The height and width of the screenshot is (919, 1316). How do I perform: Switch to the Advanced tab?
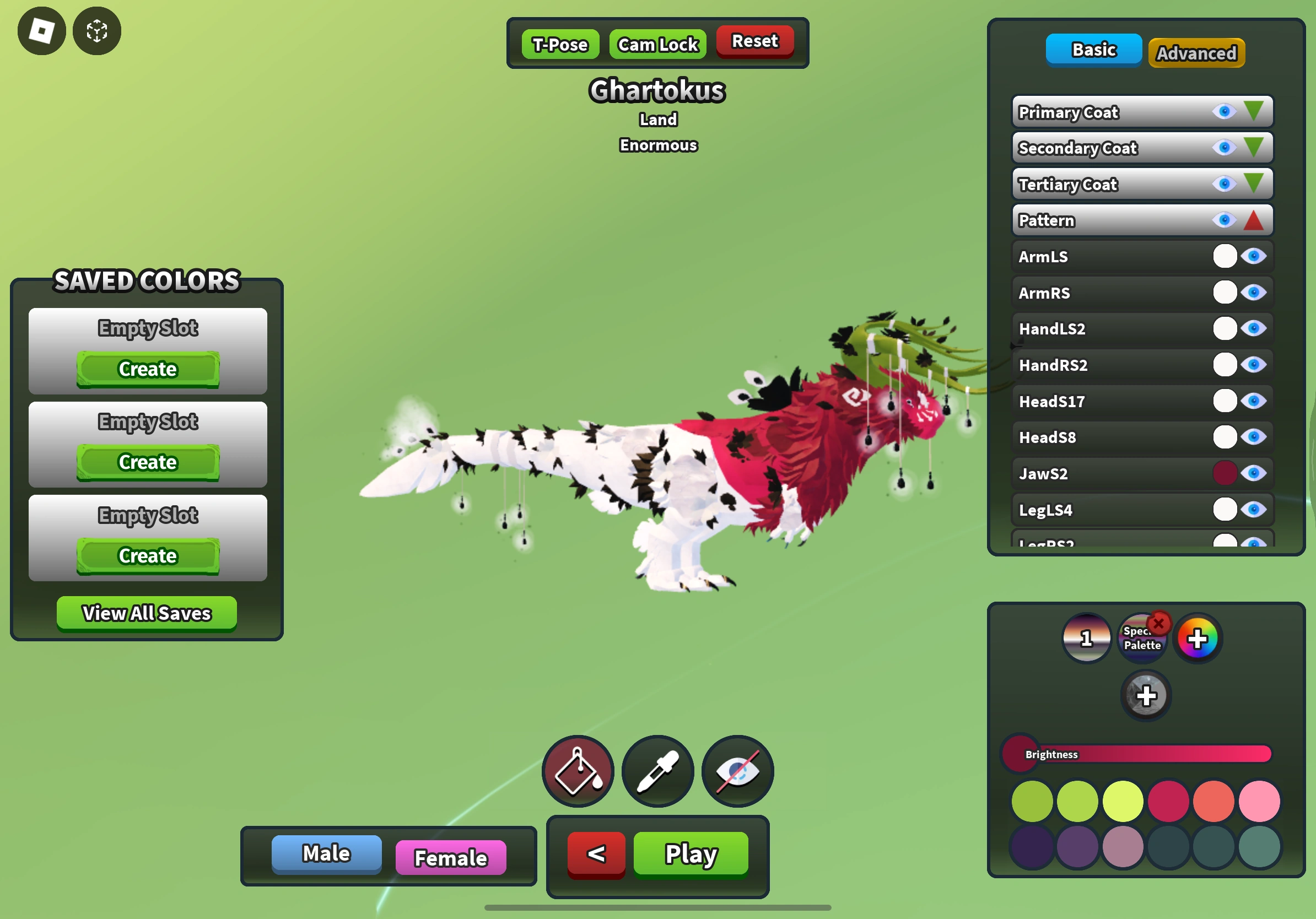(x=1196, y=53)
